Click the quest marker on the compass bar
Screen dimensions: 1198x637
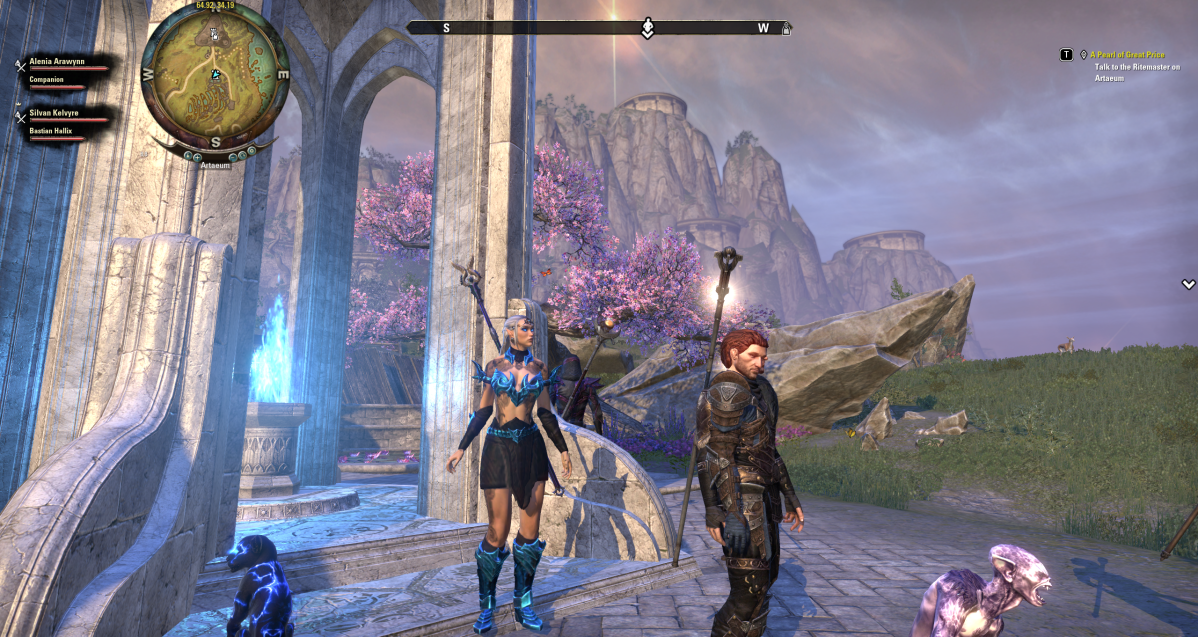pos(647,28)
